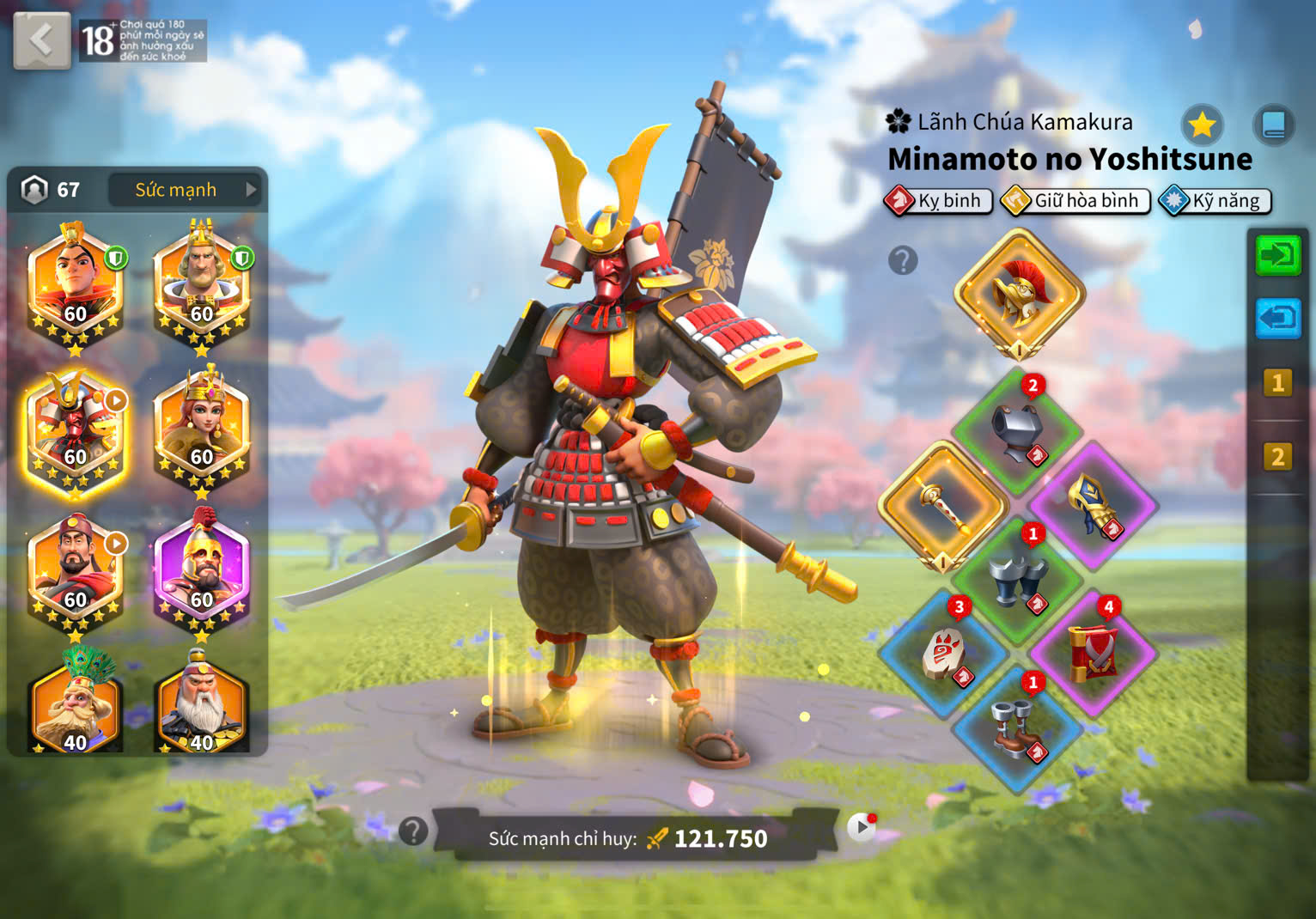Open the equipment help question mark

point(903,260)
